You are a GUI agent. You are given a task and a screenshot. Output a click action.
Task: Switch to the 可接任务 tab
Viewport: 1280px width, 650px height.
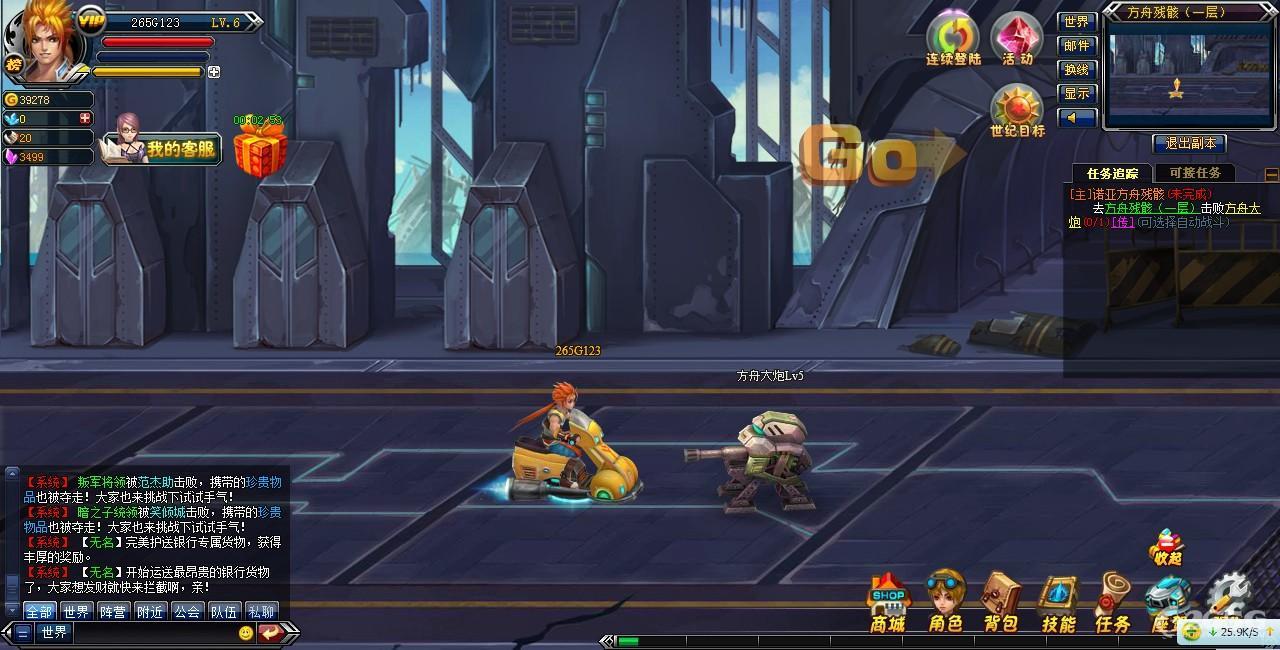tap(1194, 173)
